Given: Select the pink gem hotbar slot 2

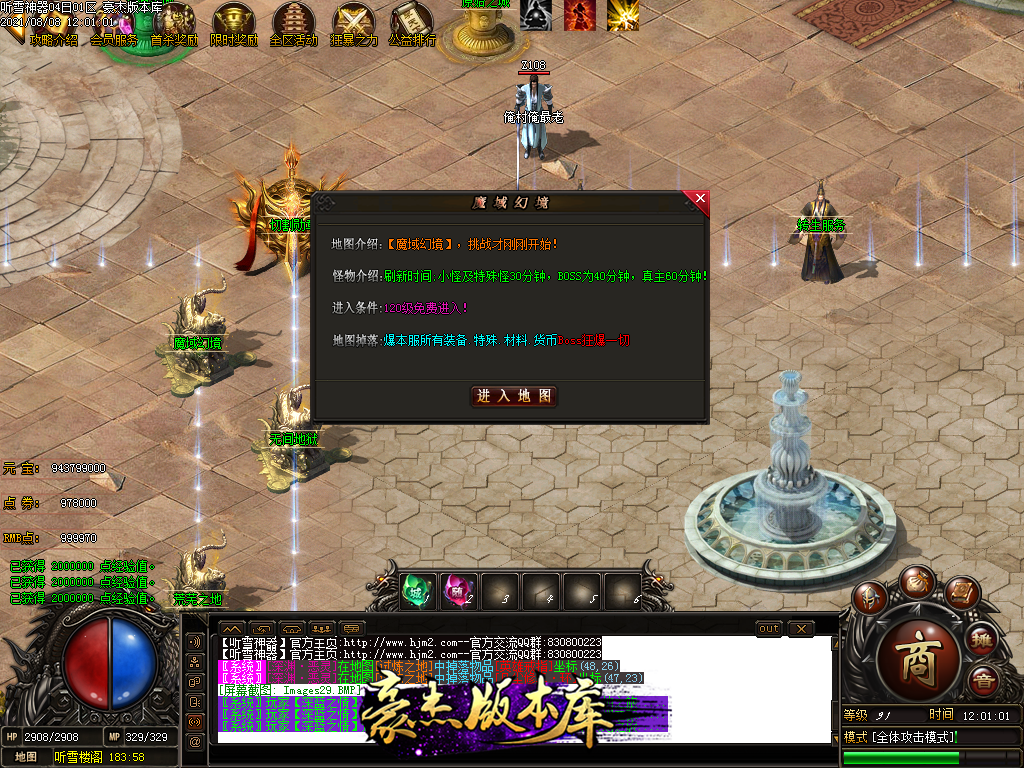Looking at the screenshot, I should (460, 591).
